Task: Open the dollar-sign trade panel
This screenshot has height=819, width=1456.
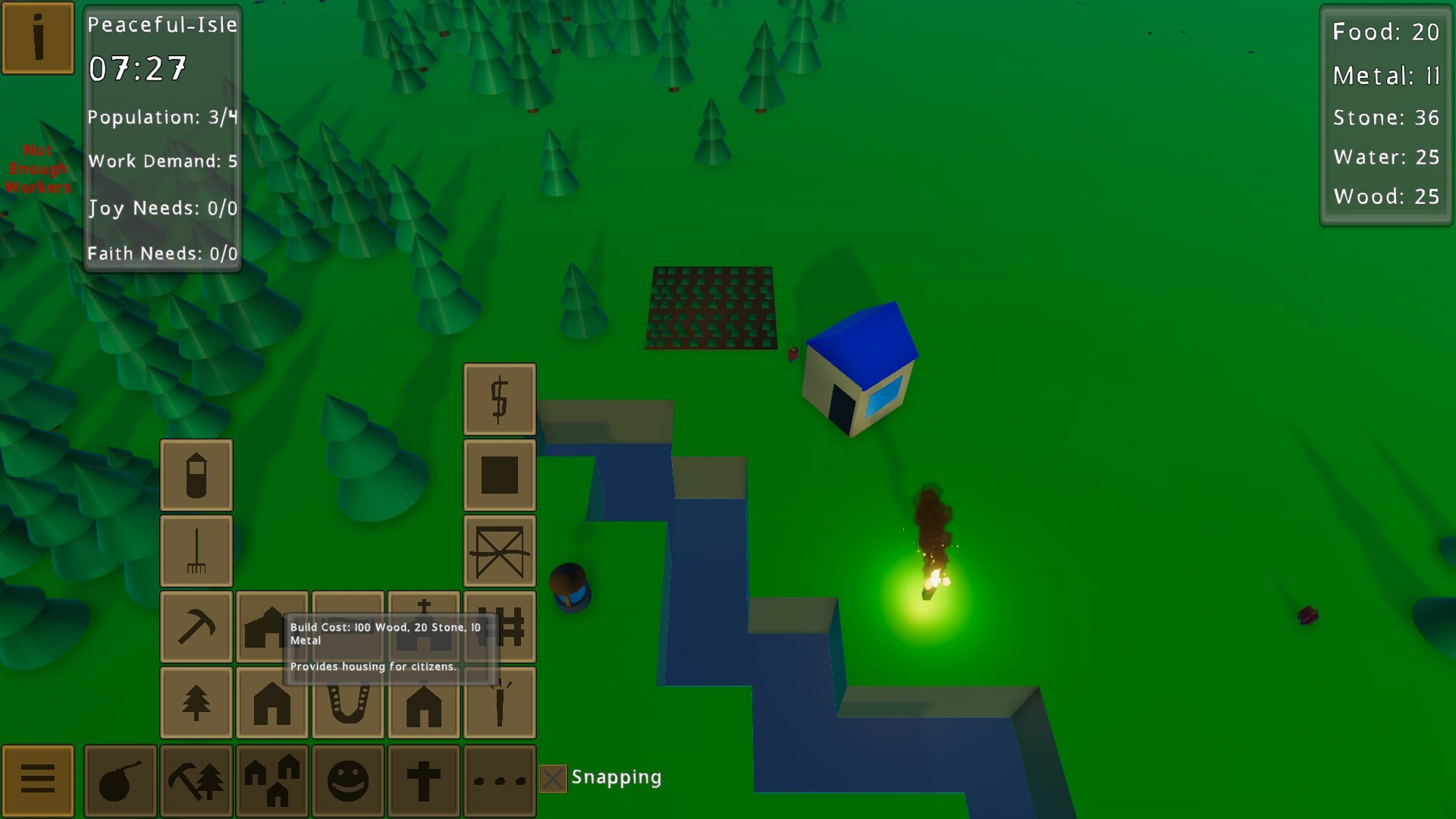Action: [x=499, y=400]
